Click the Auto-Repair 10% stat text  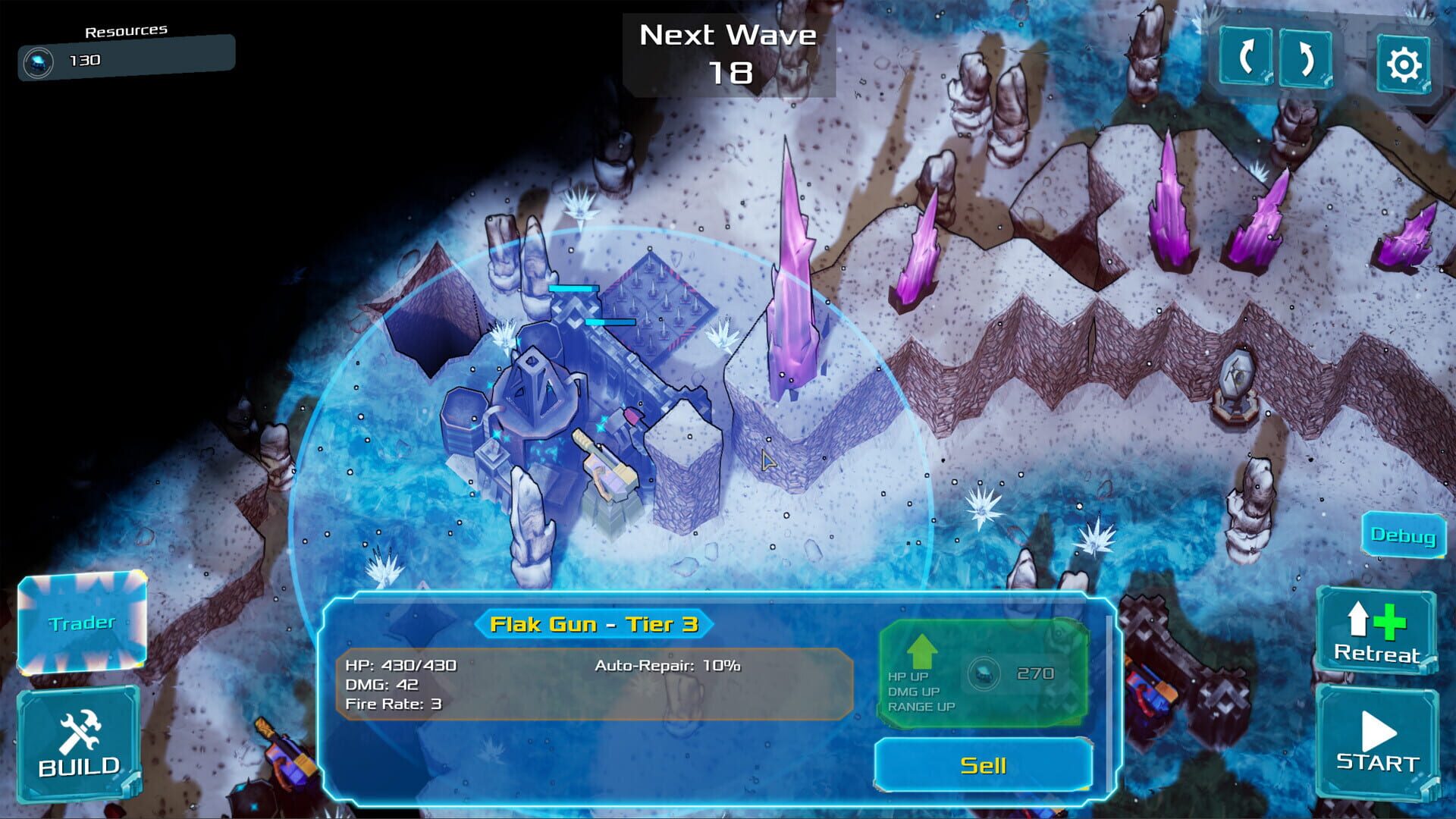click(666, 666)
